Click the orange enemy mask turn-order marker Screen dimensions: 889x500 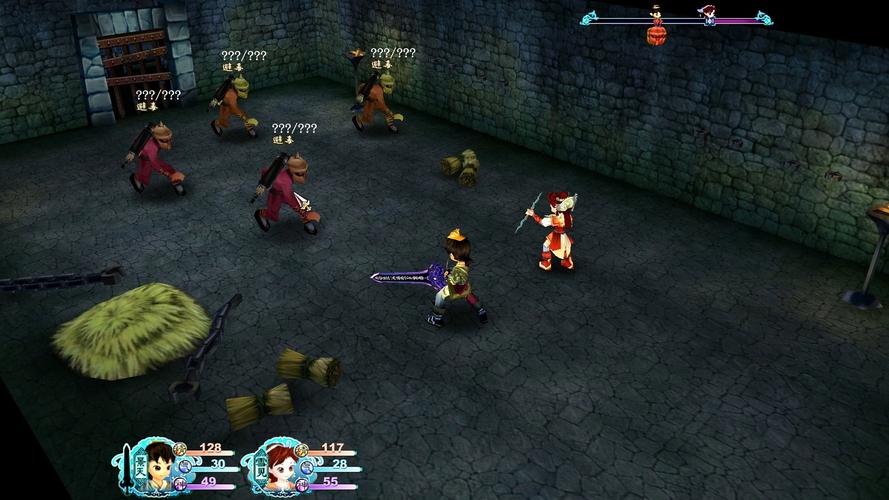pos(656,36)
